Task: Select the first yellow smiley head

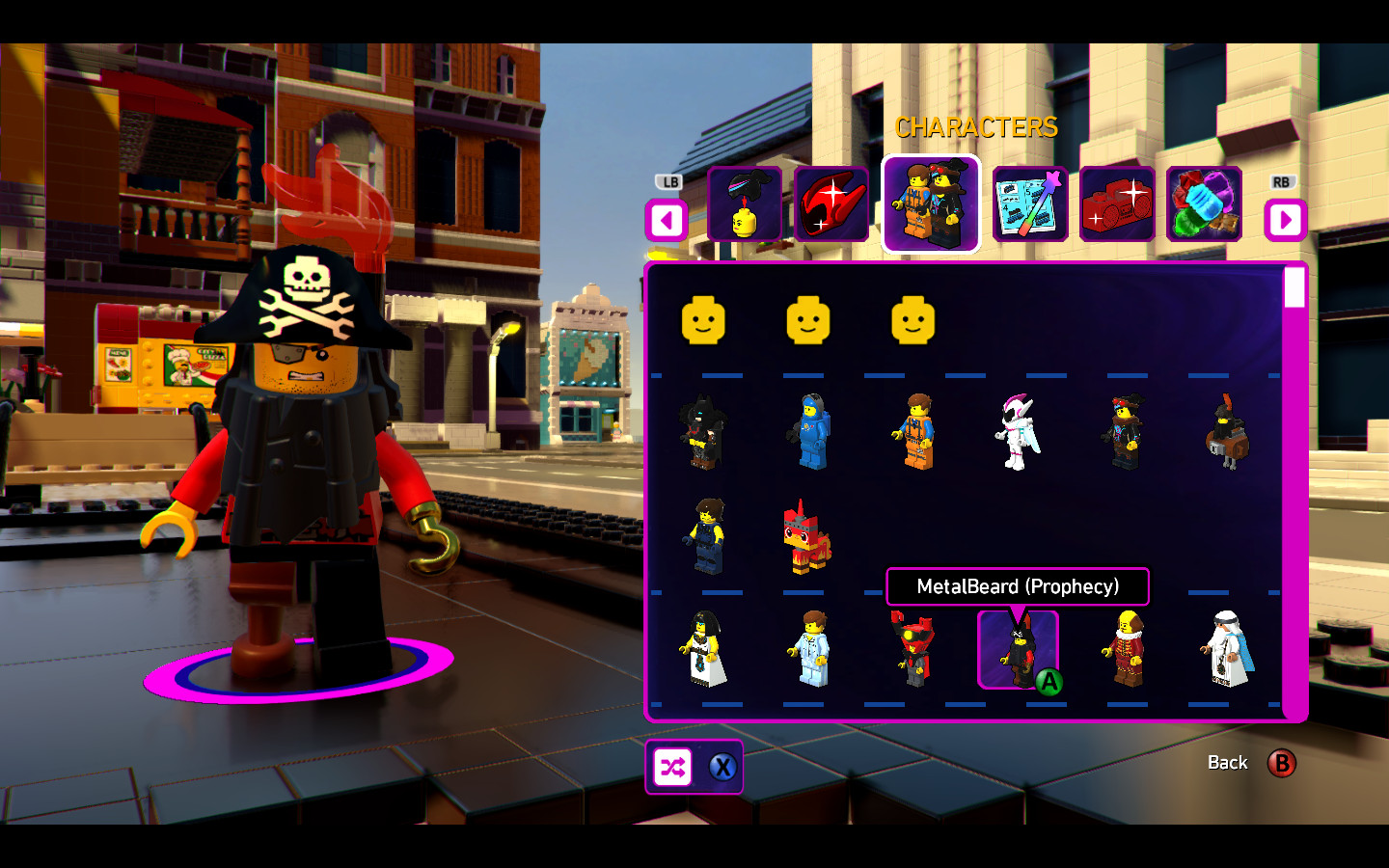Action: click(x=705, y=321)
